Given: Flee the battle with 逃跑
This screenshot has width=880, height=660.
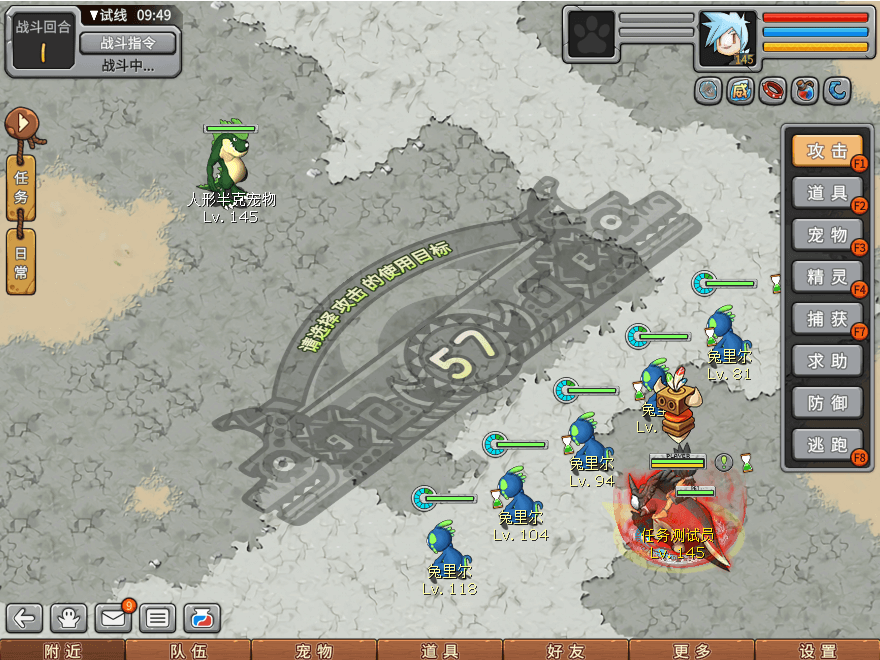Looking at the screenshot, I should 827,445.
